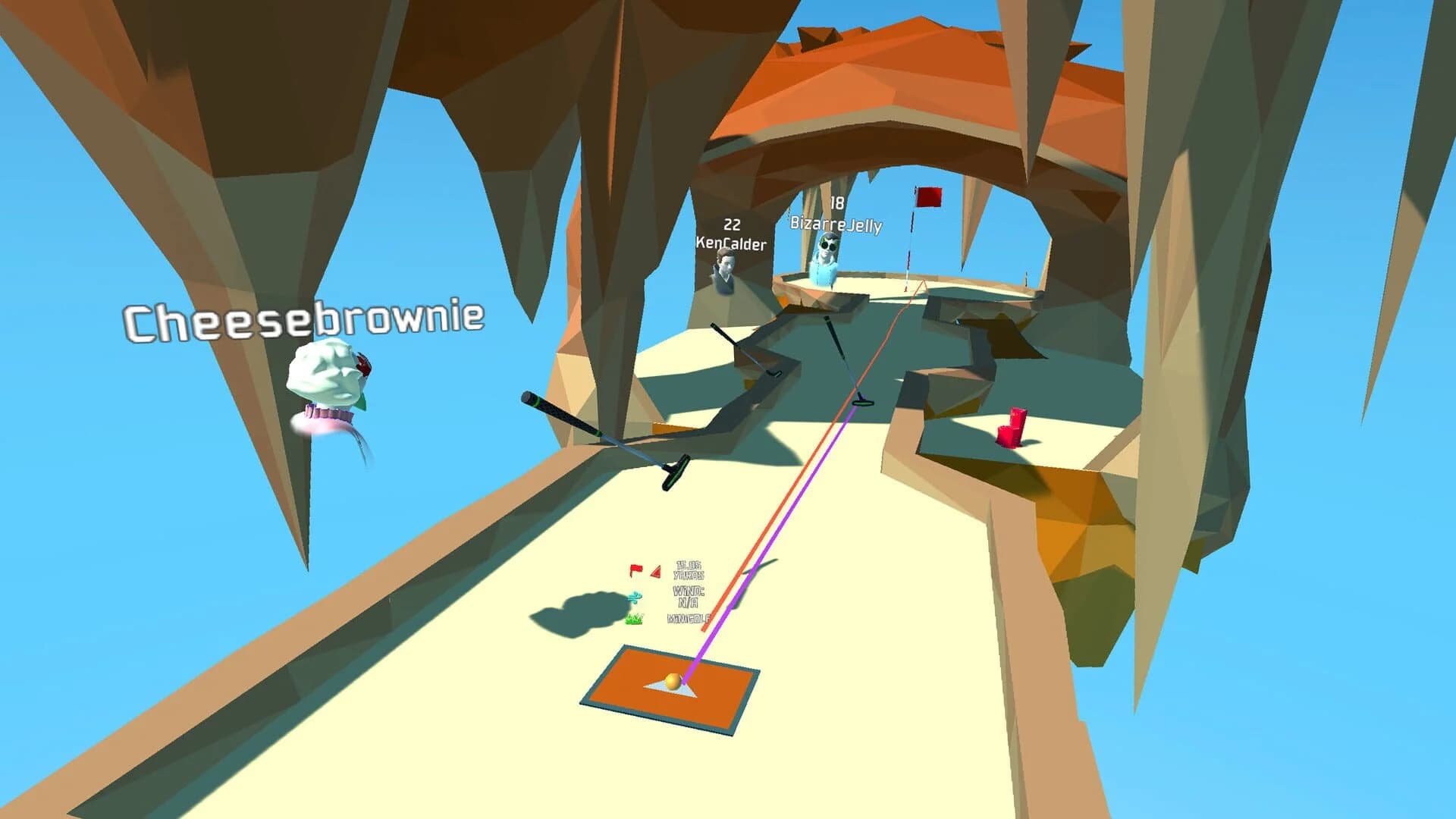Expand BizarreJelly's score of 18
1456x819 pixels.
836,202
